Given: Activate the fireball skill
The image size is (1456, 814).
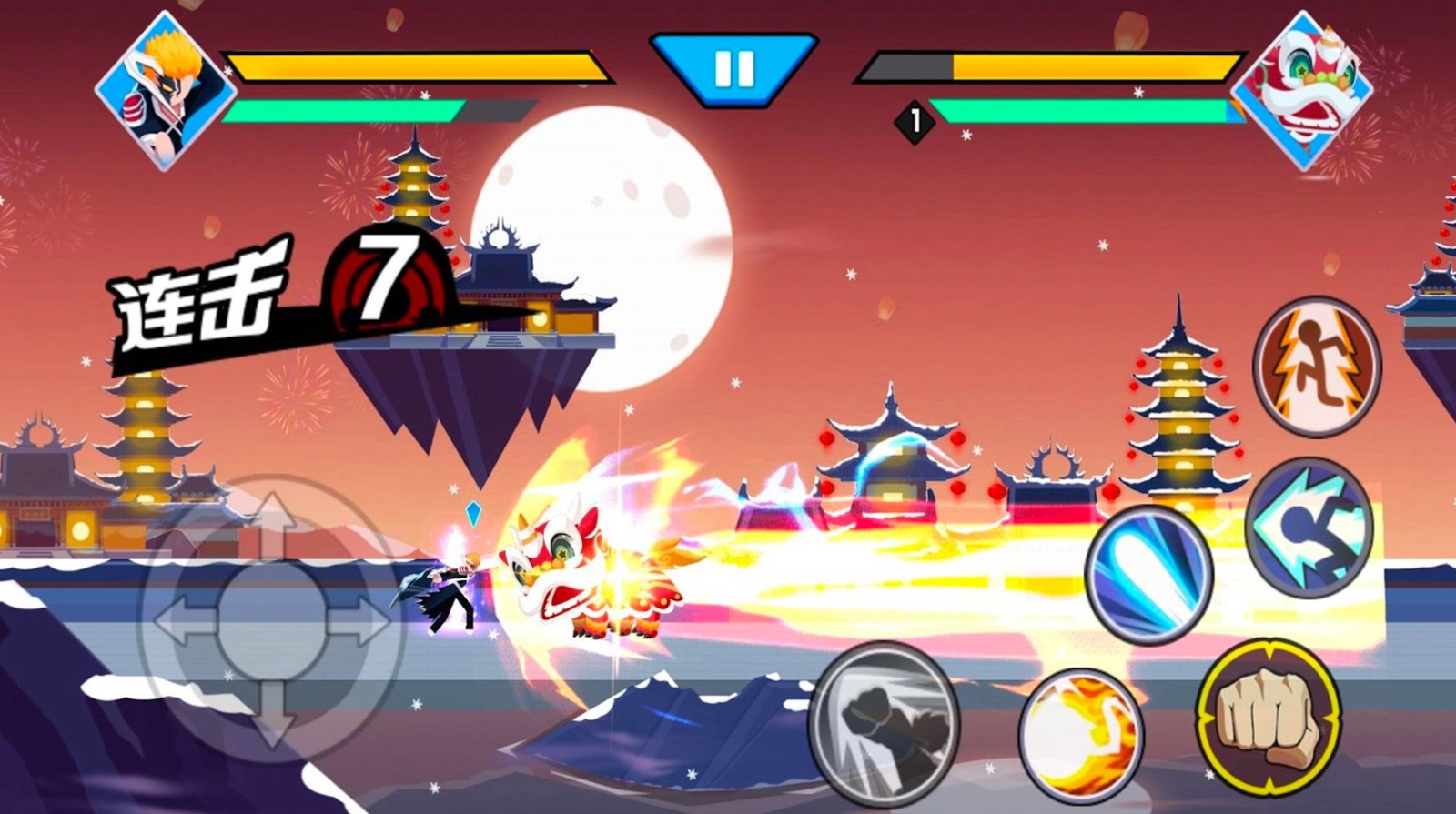Looking at the screenshot, I should (x=1081, y=735).
